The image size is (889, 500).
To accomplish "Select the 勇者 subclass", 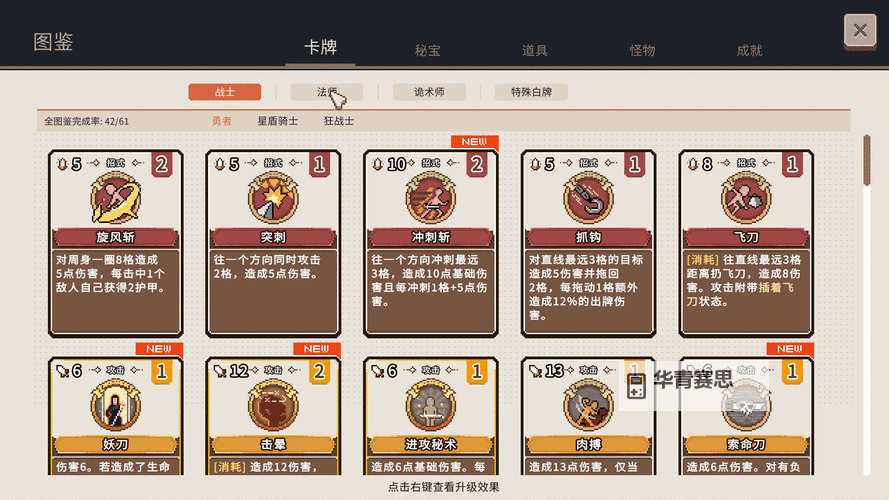I will click(x=222, y=121).
